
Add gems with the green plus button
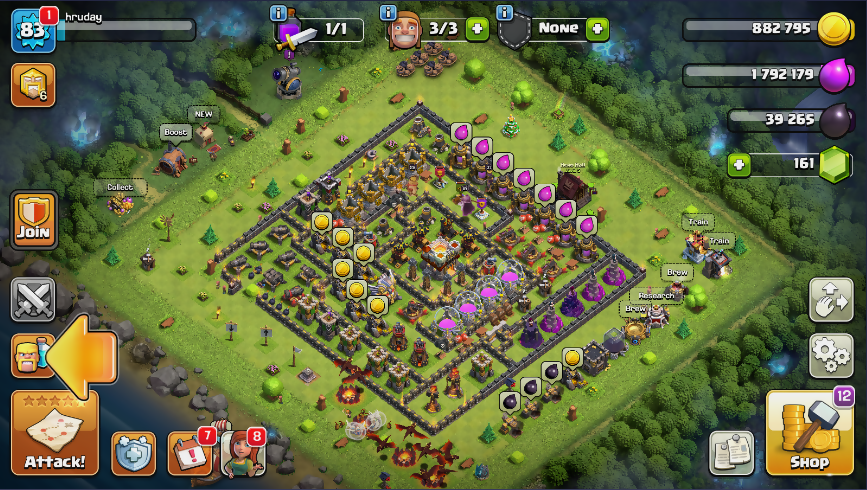coord(739,164)
